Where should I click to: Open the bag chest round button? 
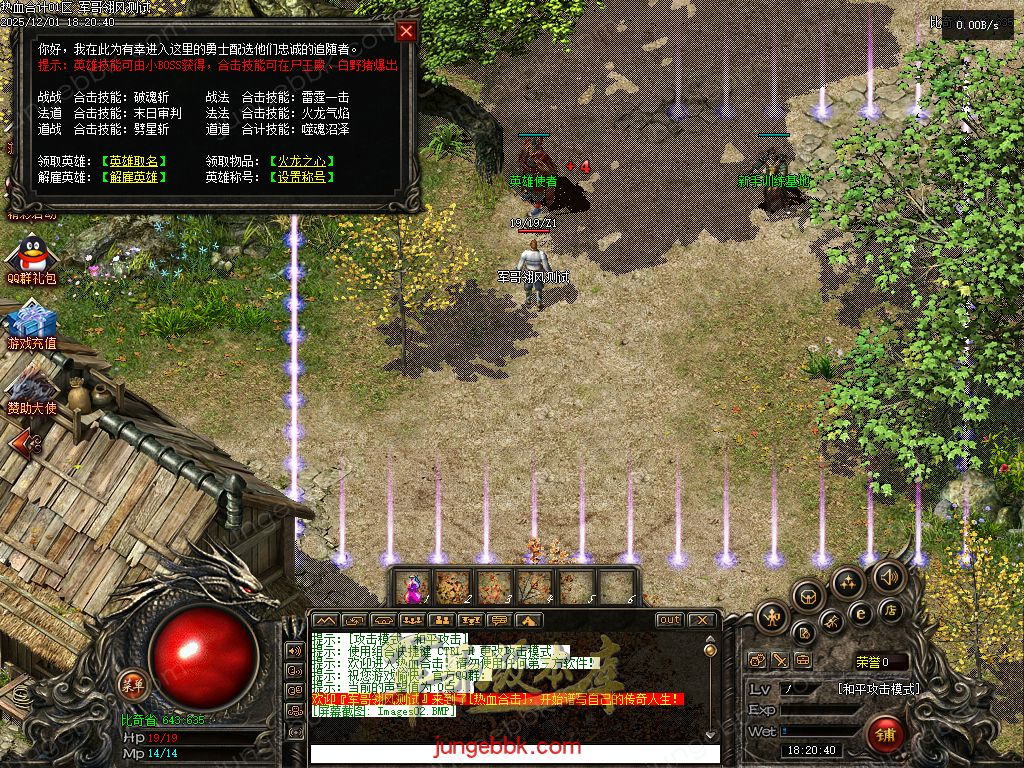[807, 597]
